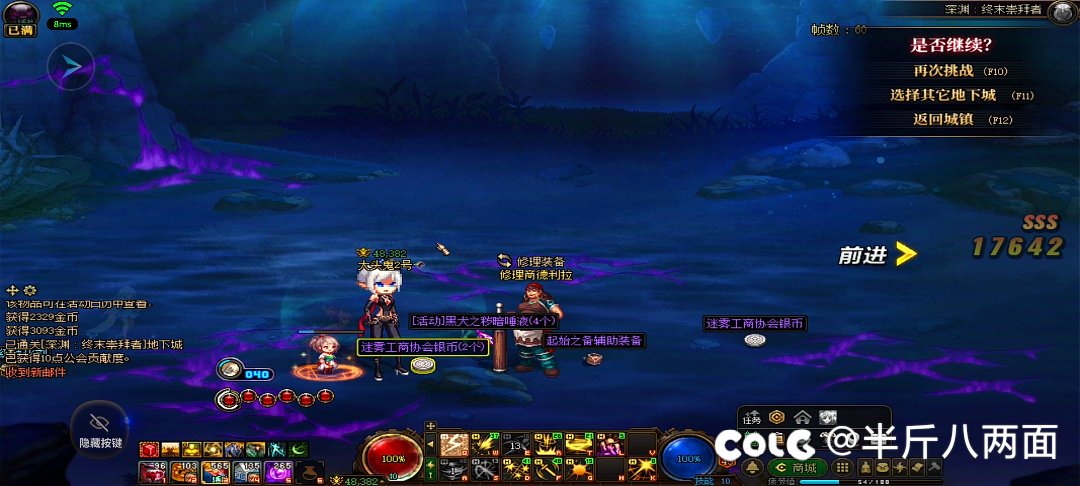Image resolution: width=1080 pixels, height=486 pixels.
Task: Click the bell notification icon
Action: pos(753,467)
